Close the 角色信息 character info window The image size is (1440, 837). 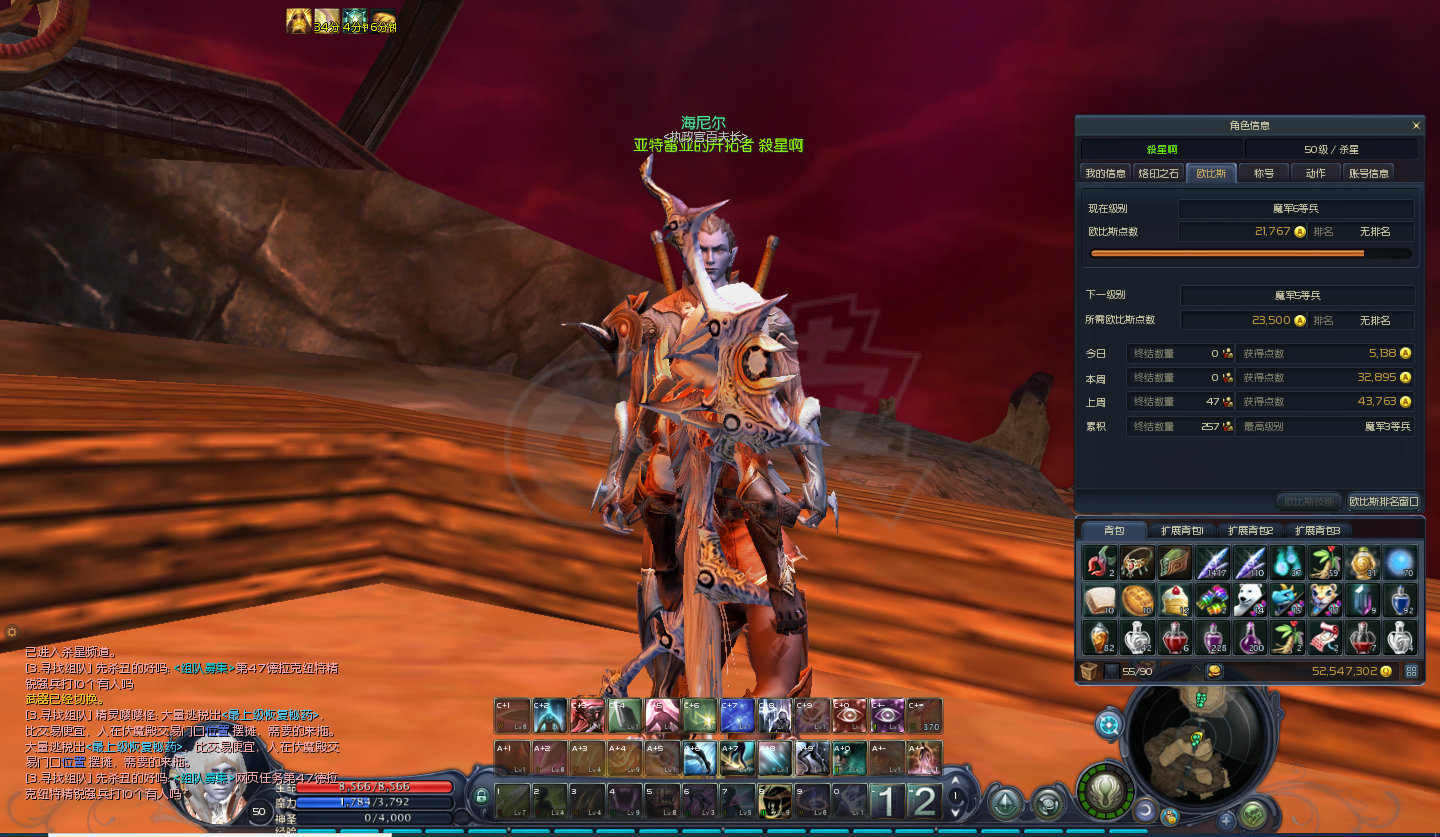tap(1415, 126)
